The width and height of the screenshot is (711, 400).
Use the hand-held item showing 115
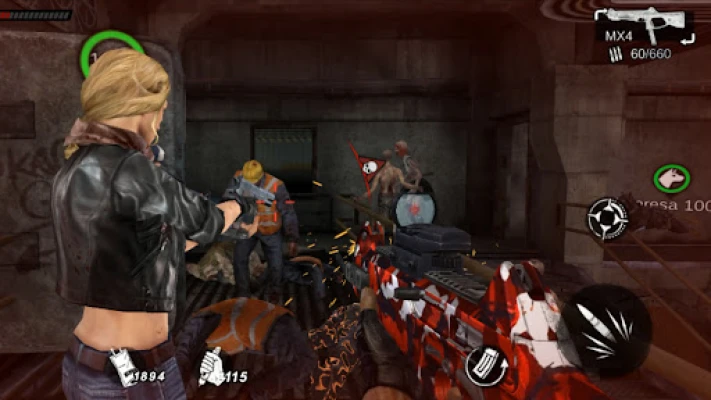(212, 367)
